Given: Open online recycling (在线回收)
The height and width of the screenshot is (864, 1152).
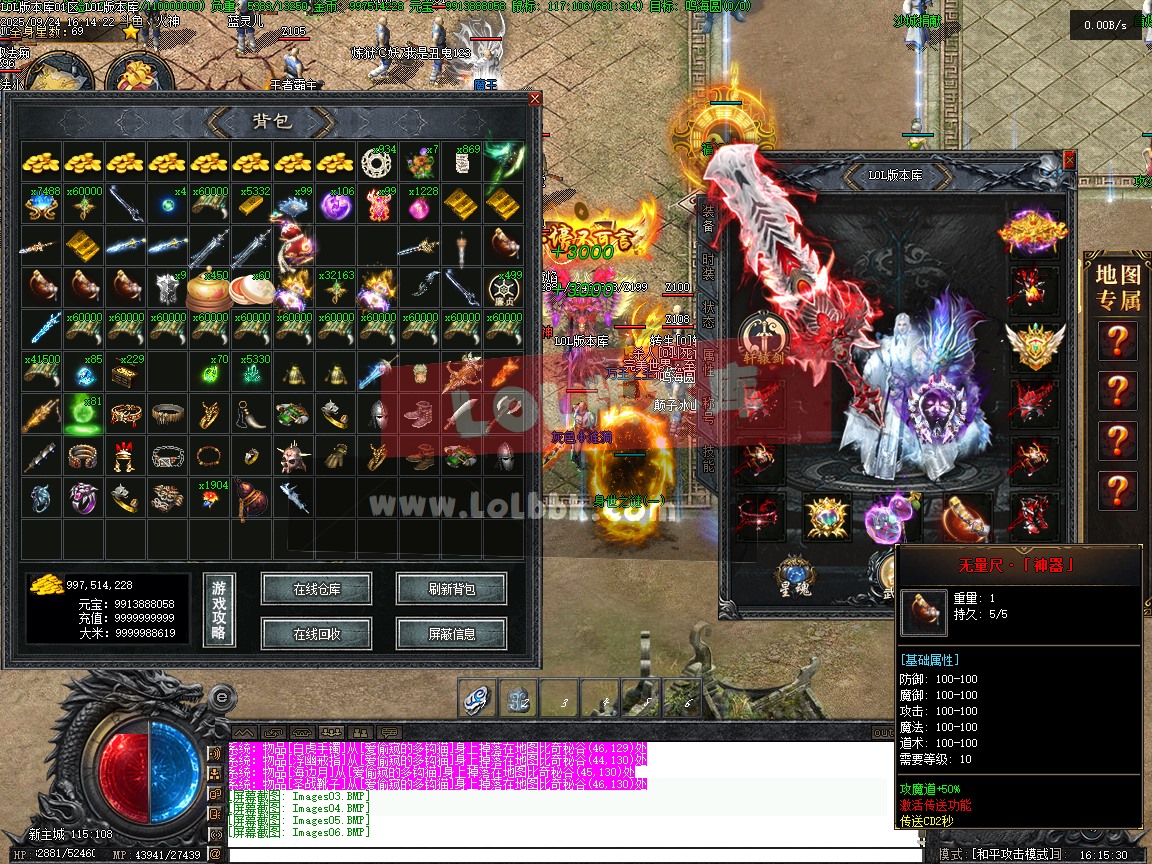Looking at the screenshot, I should (316, 633).
